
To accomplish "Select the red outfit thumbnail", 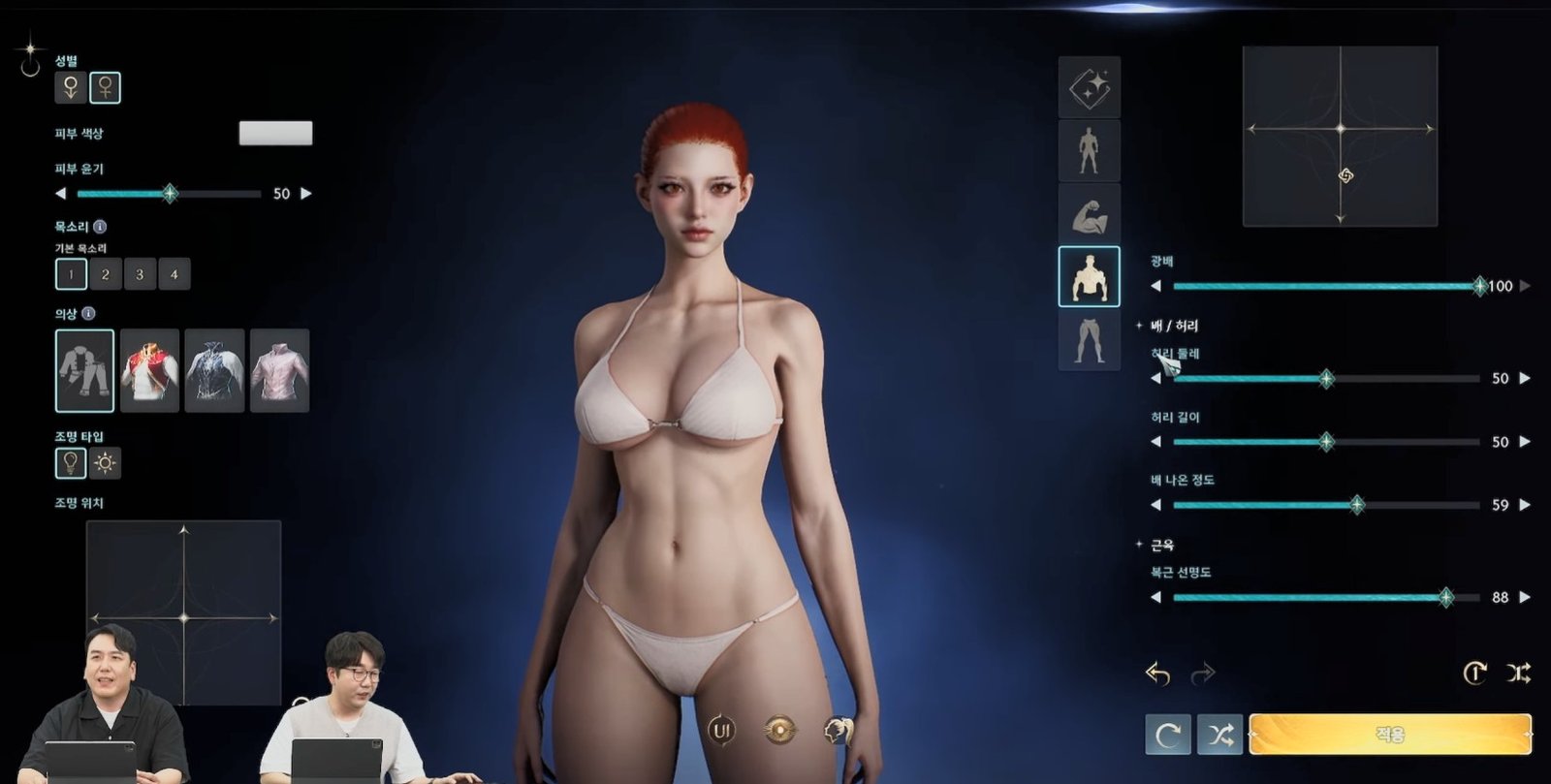I will click(150, 371).
